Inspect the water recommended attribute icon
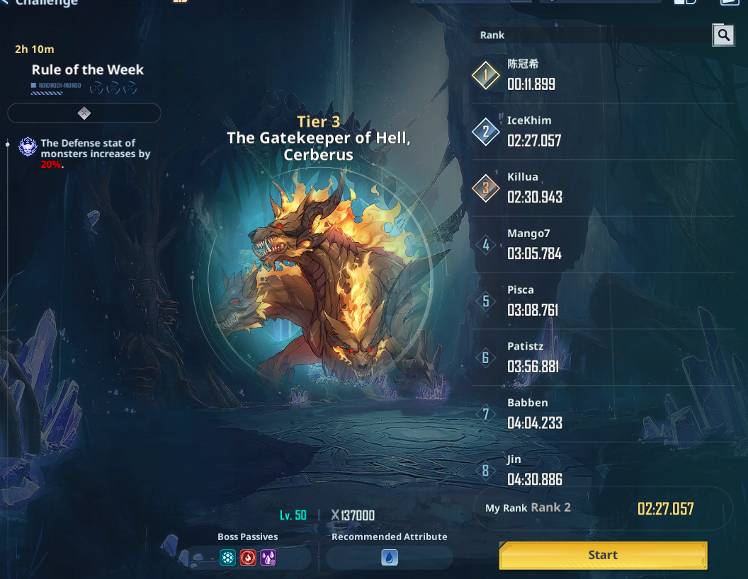748x579 pixels. [389, 558]
